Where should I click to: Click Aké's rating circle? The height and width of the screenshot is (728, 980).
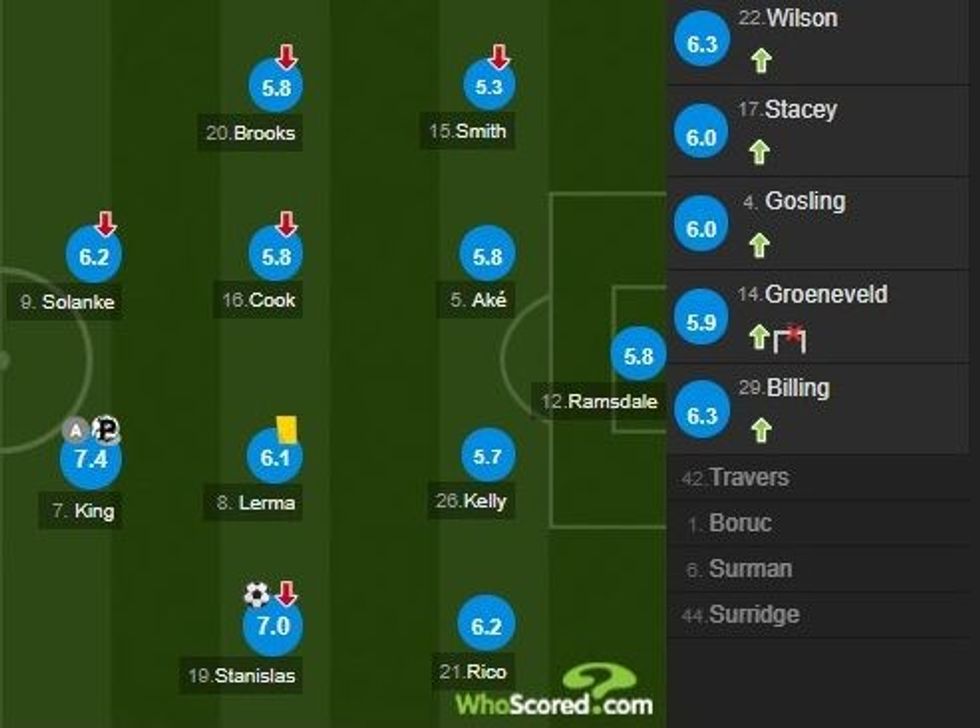tap(487, 257)
